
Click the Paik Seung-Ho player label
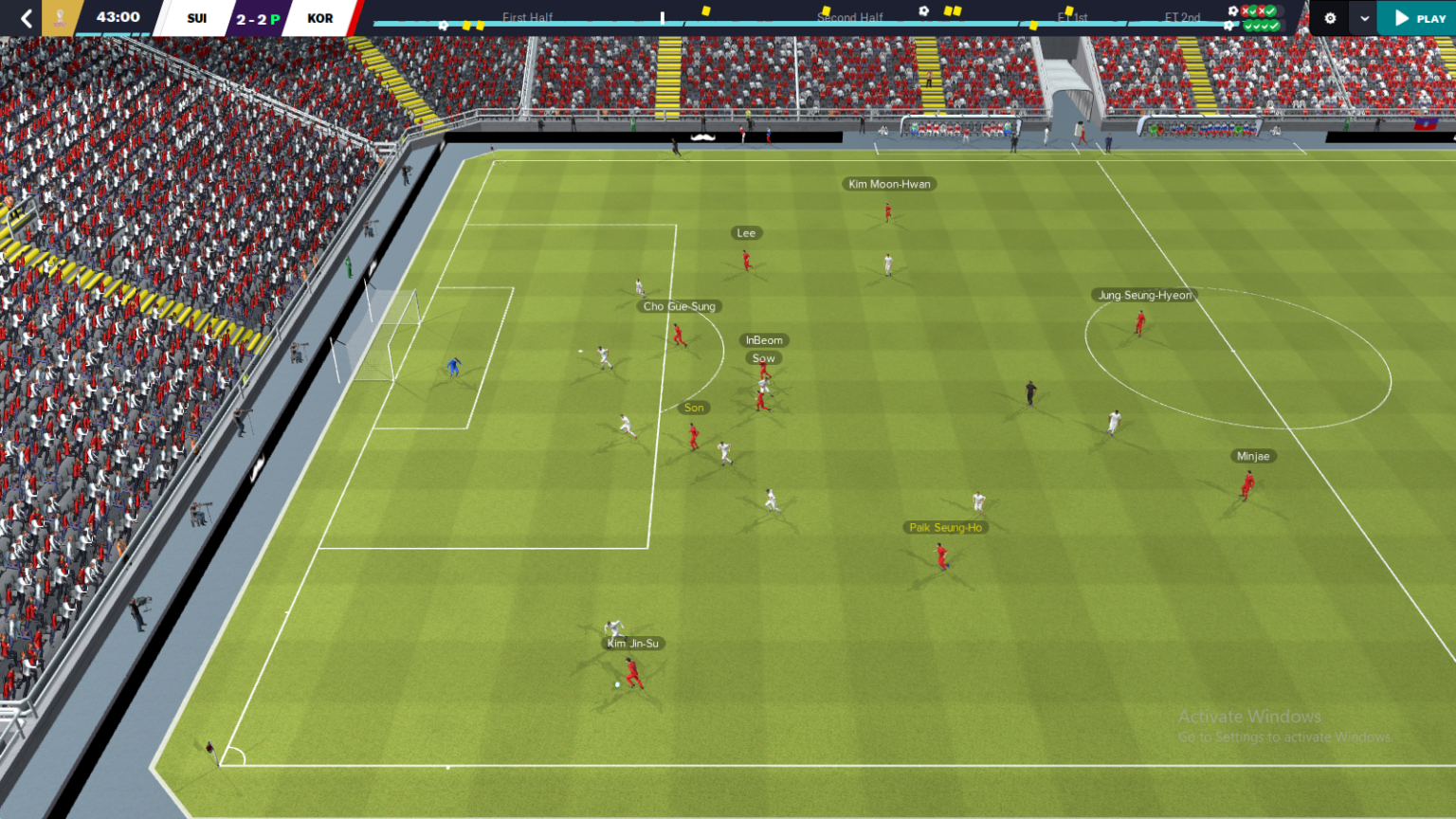tap(945, 528)
